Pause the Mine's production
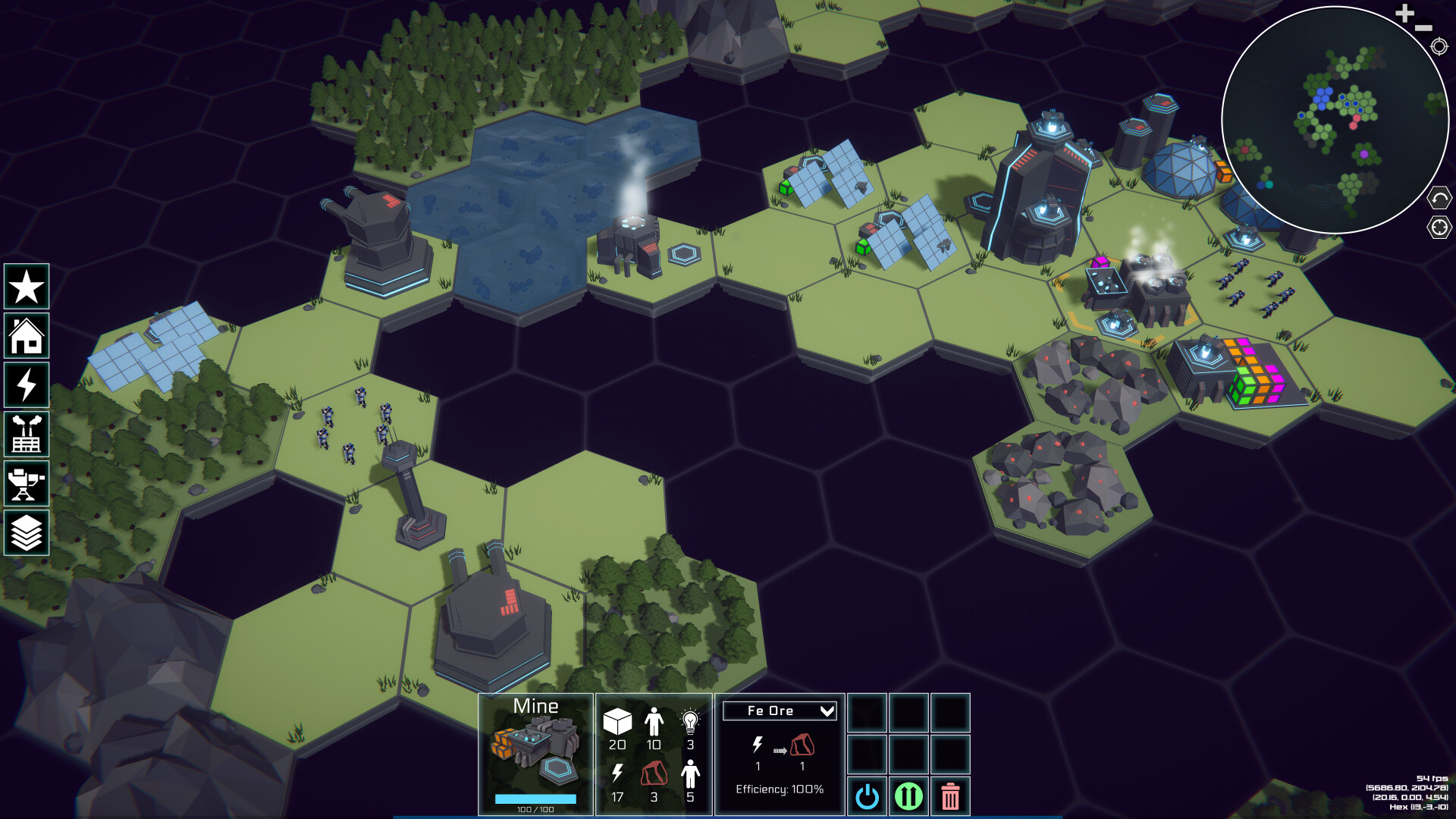 (x=910, y=797)
